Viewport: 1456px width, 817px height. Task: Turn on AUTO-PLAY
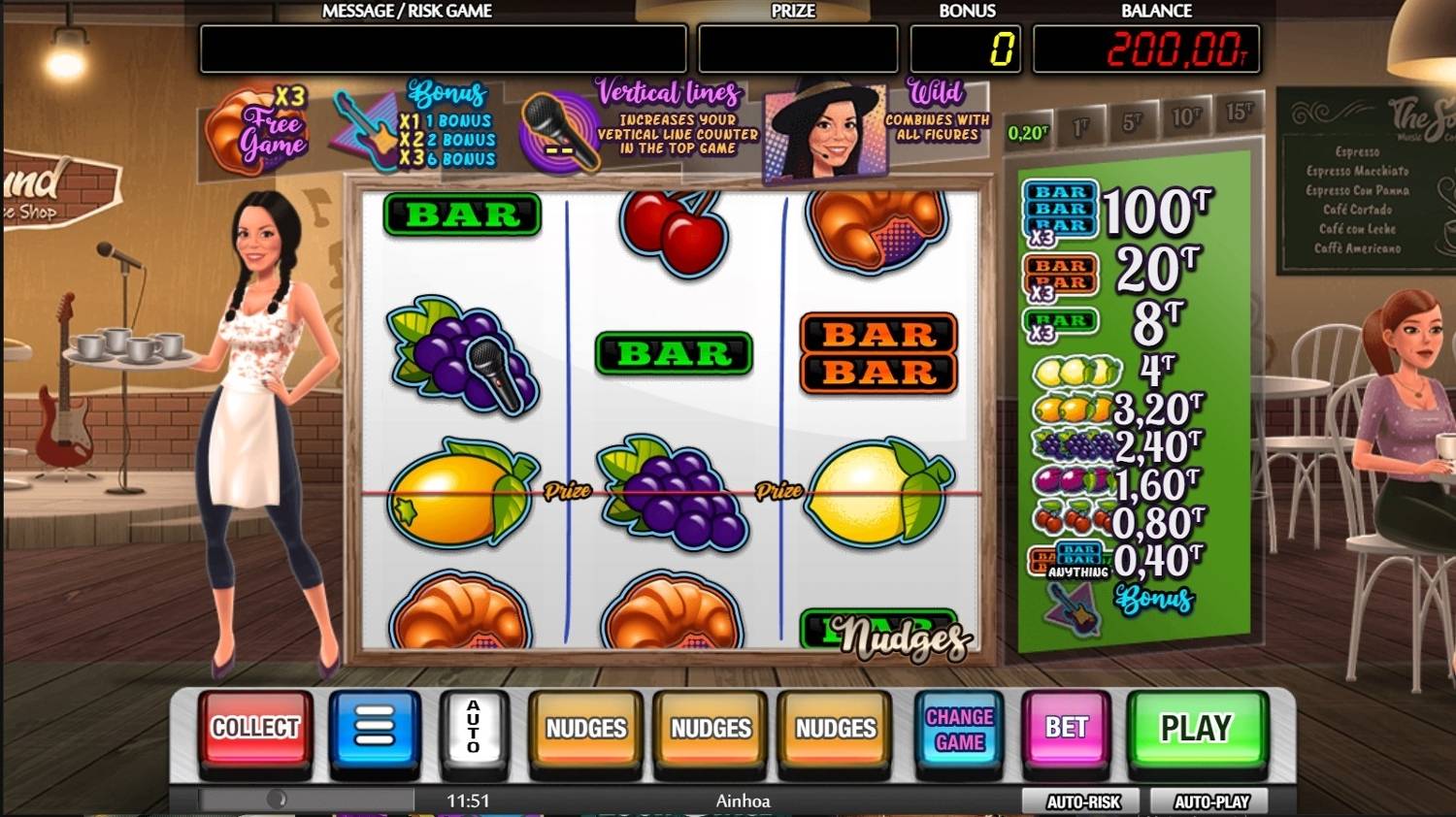click(x=1211, y=801)
